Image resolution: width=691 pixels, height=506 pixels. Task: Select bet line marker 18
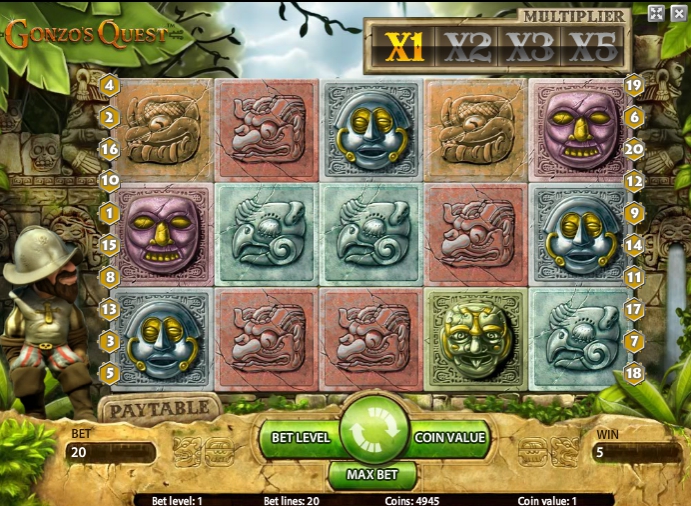pyautogui.click(x=632, y=373)
